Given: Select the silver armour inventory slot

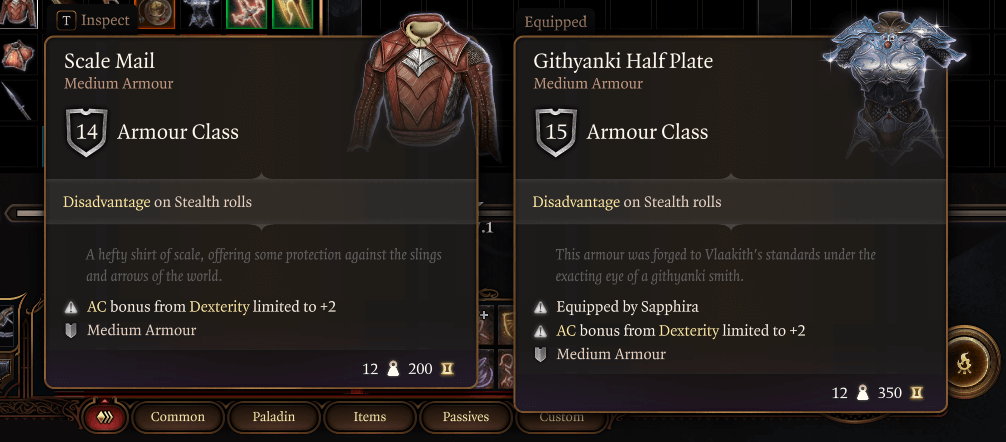Looking at the screenshot, I should [200, 12].
